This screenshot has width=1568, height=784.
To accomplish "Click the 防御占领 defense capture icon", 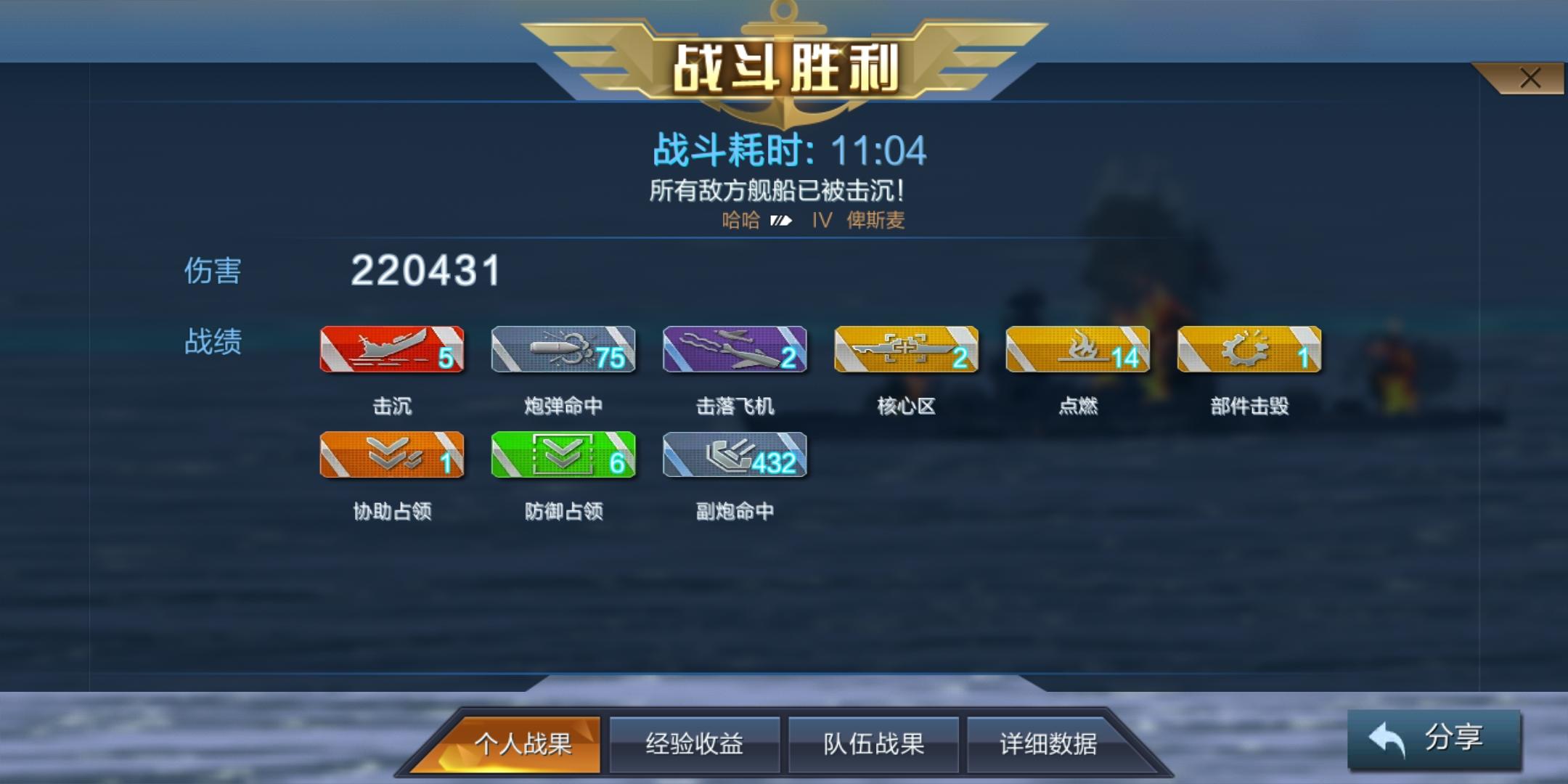I will [x=564, y=456].
